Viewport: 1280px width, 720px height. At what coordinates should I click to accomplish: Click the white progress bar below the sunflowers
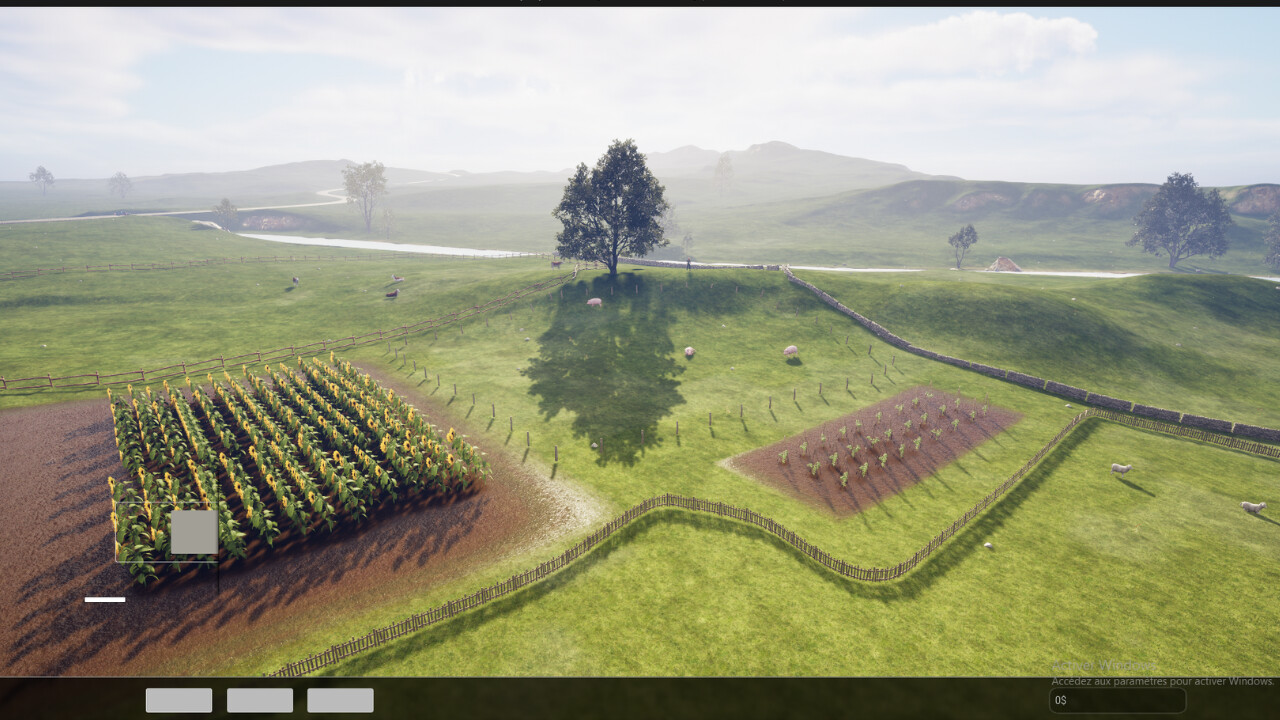point(105,598)
